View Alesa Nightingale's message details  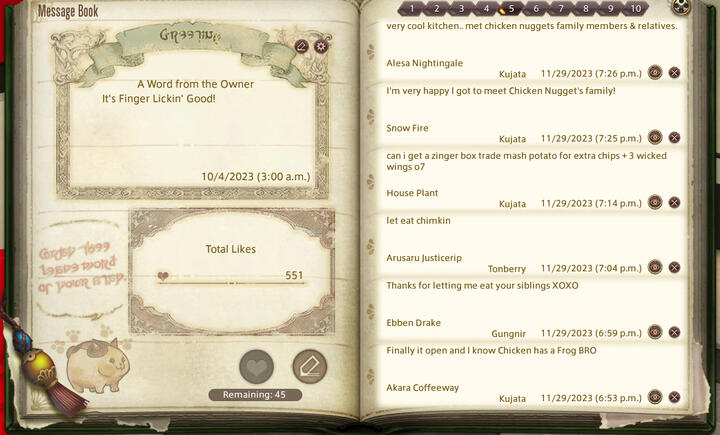(x=655, y=73)
